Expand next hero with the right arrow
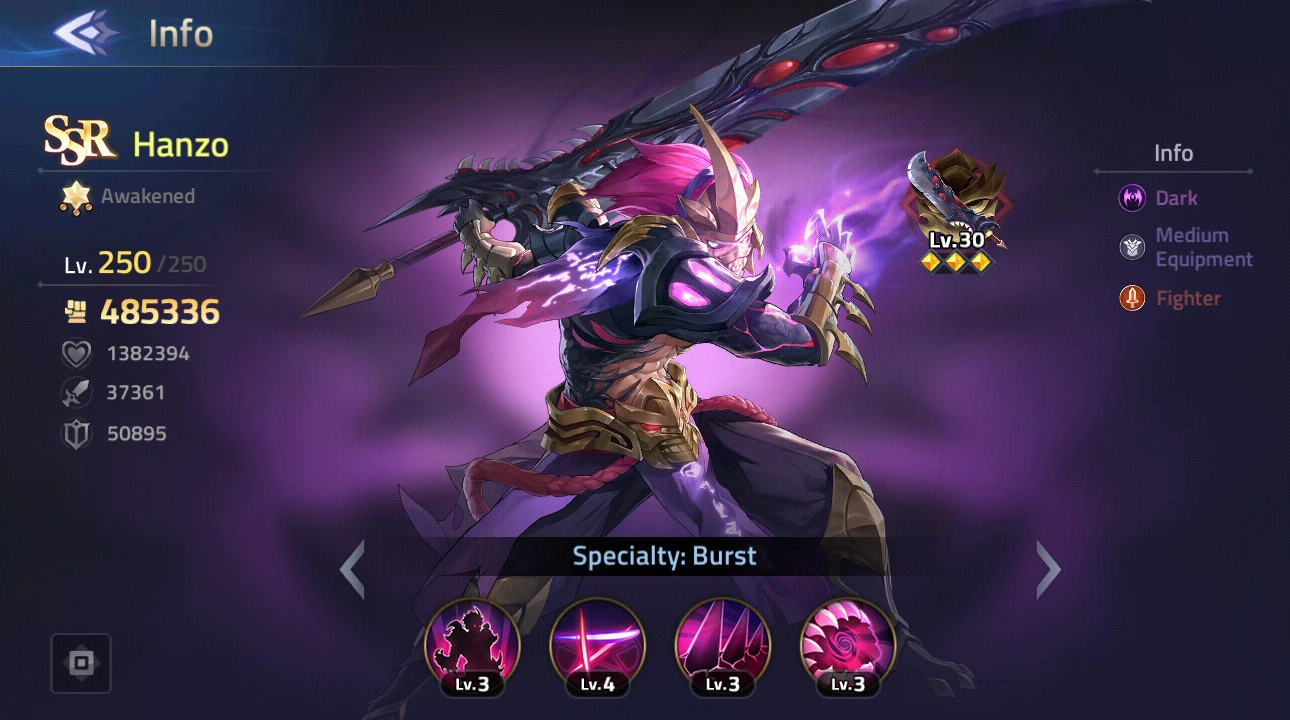The width and height of the screenshot is (1290, 720). tap(1048, 568)
